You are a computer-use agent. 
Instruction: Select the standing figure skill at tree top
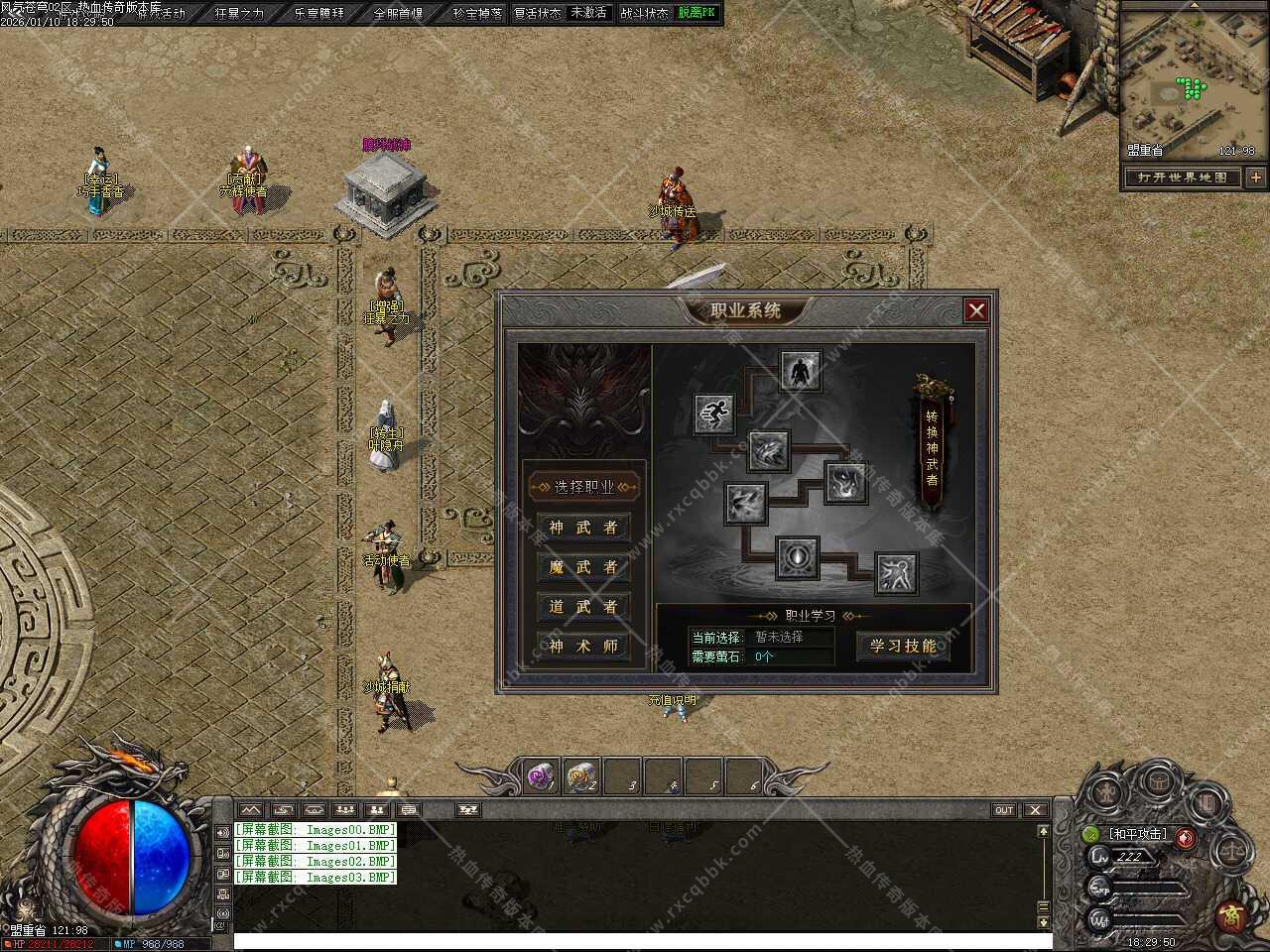800,372
